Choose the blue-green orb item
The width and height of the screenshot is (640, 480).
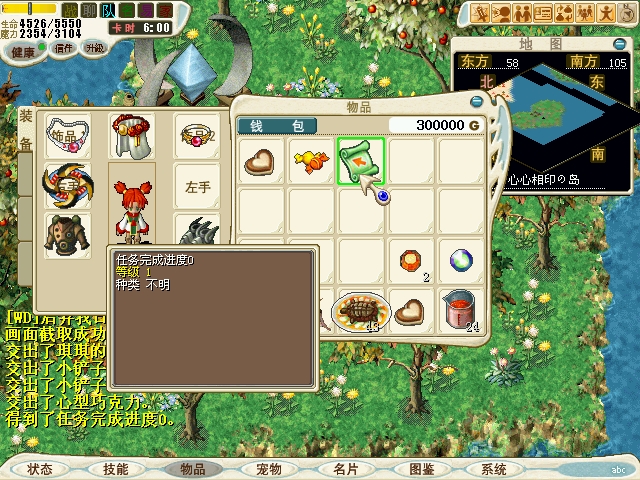[x=460, y=261]
